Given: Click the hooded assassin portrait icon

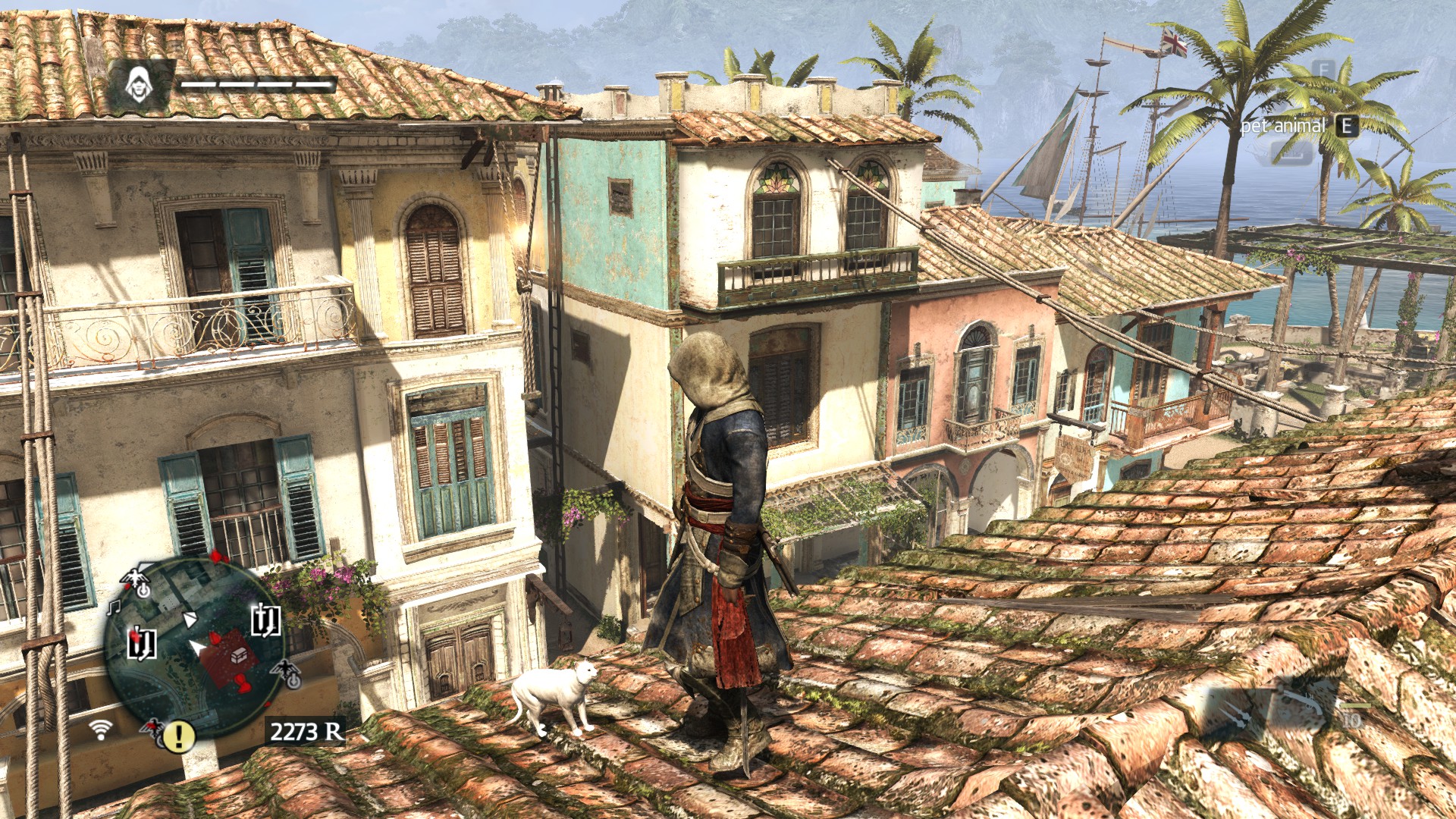Looking at the screenshot, I should [x=139, y=84].
